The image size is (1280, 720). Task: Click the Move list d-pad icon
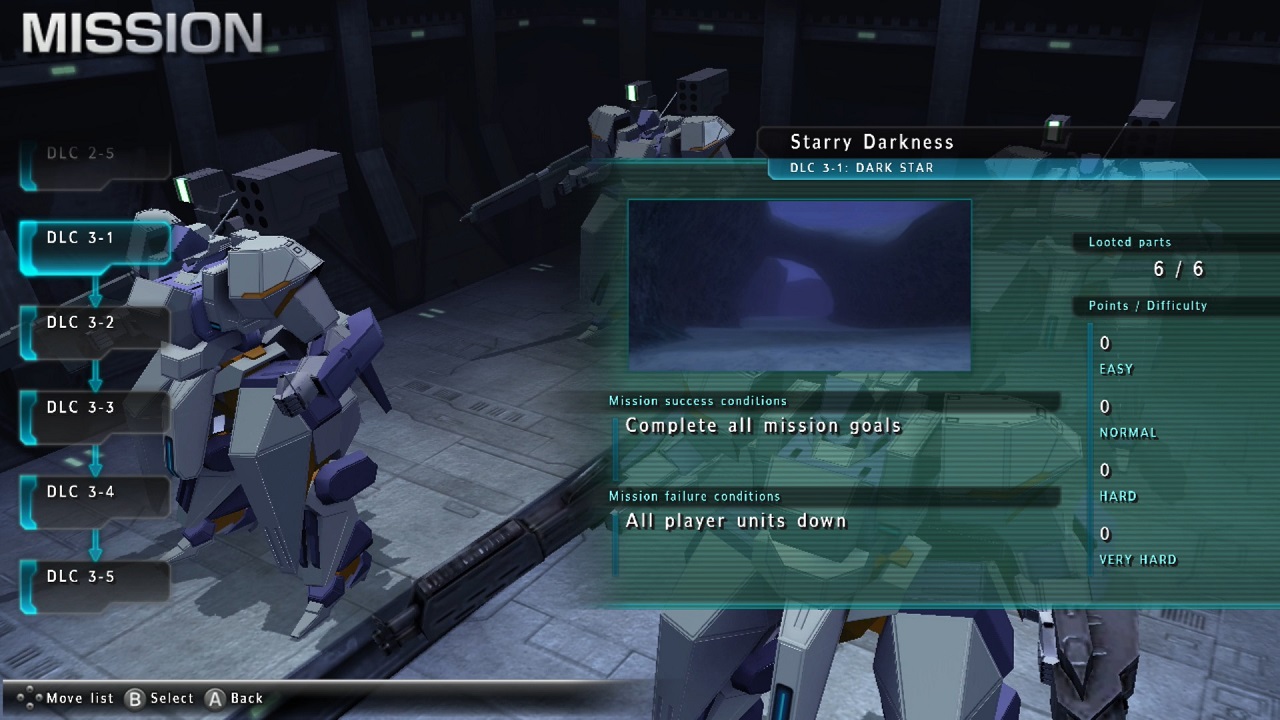(x=30, y=698)
